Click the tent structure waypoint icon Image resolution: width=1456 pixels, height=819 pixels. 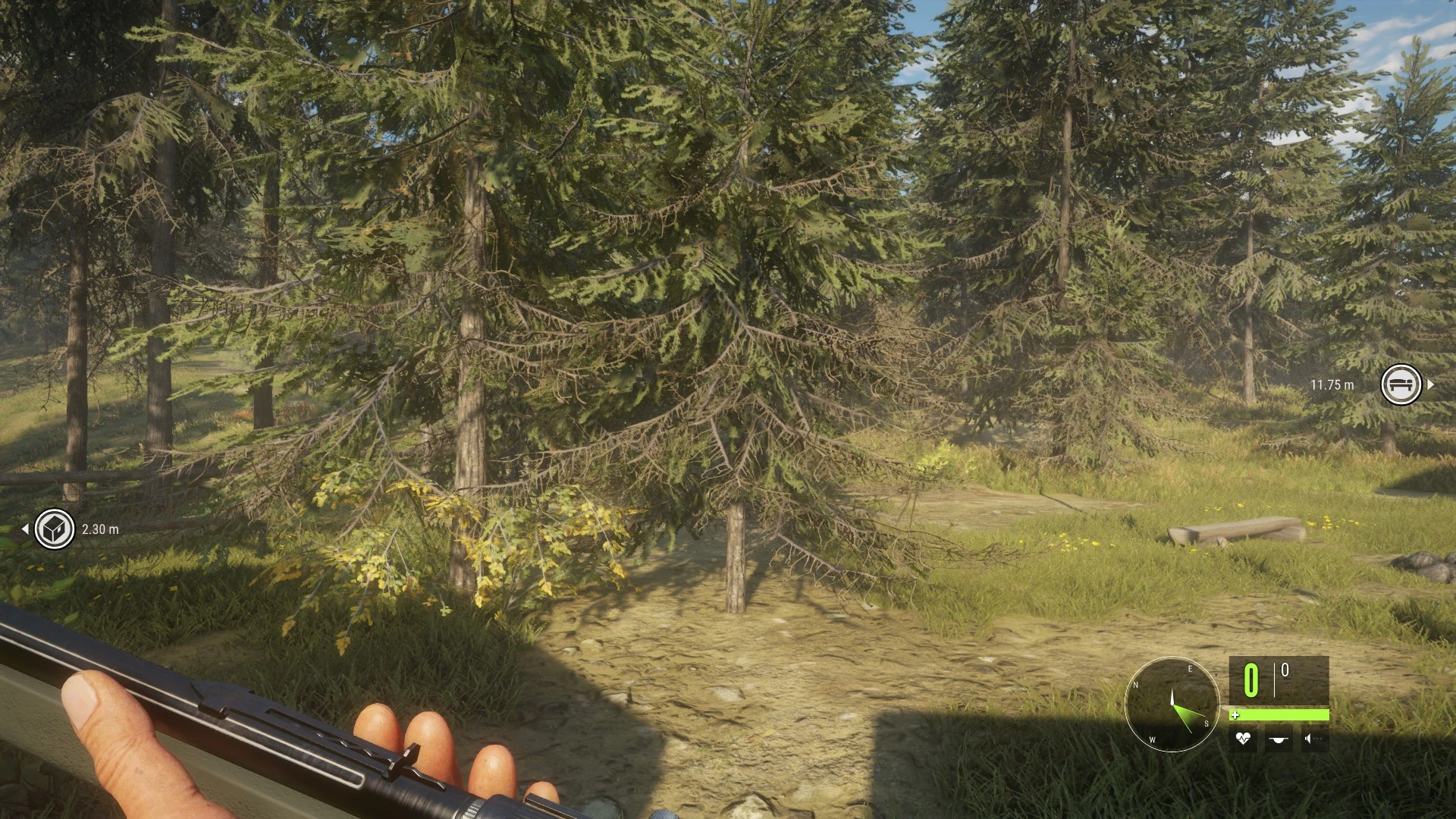(x=1401, y=384)
